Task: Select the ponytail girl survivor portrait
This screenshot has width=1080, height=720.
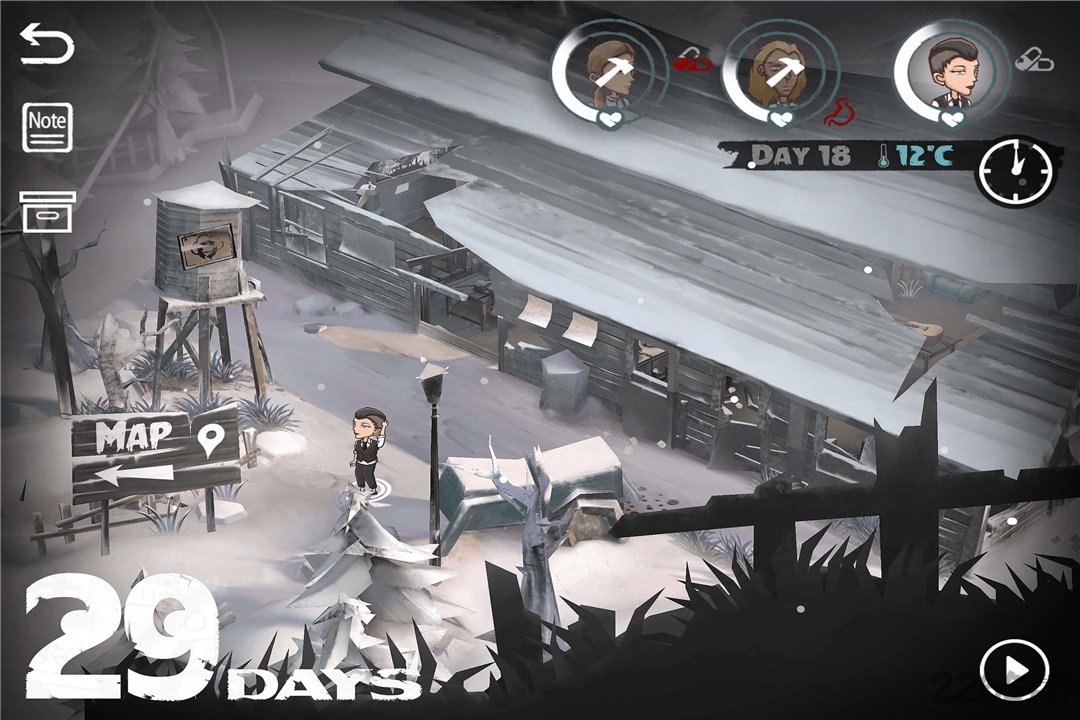Action: pyautogui.click(x=609, y=72)
